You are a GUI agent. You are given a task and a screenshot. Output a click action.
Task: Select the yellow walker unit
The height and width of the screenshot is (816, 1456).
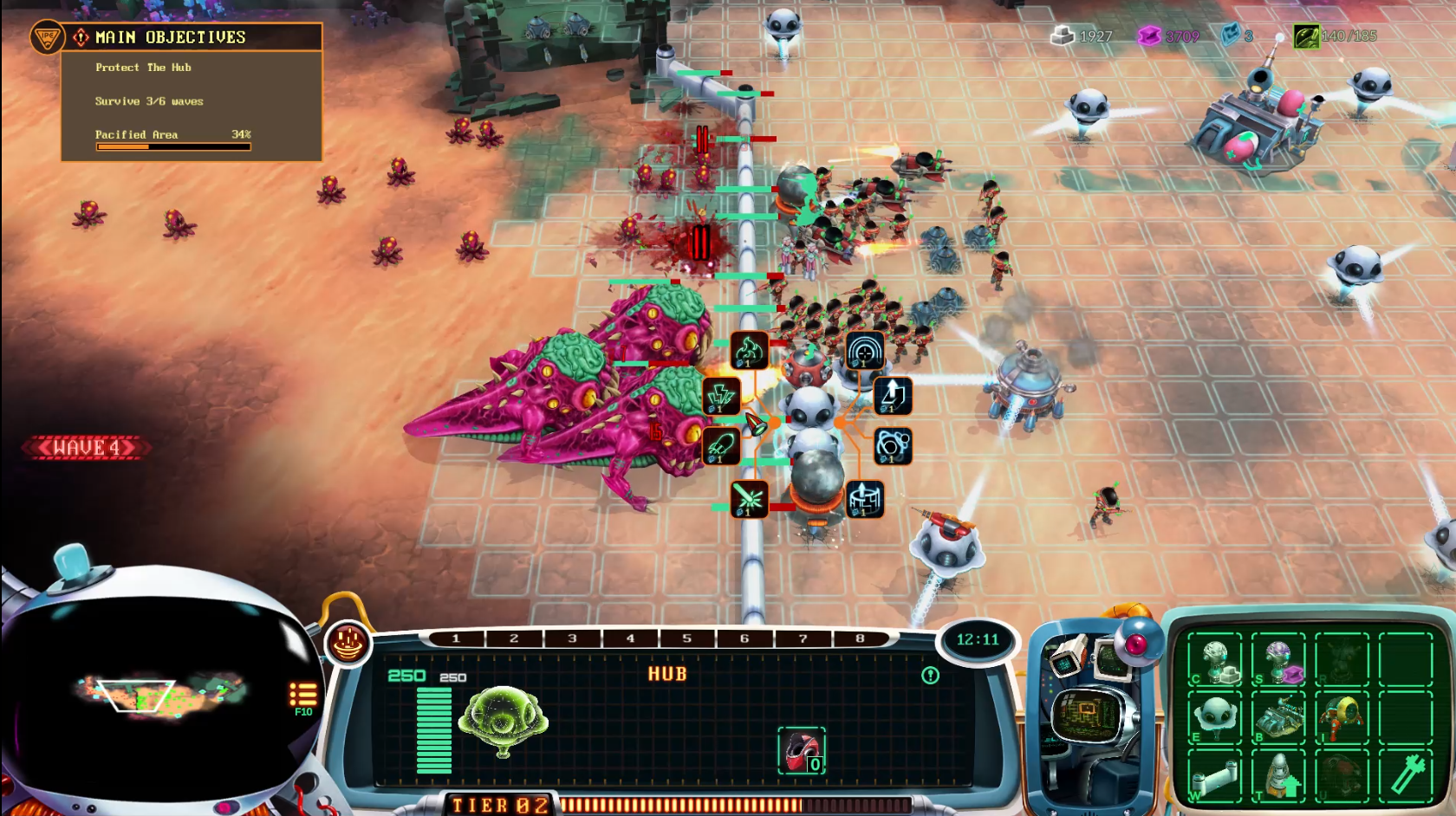[x=1342, y=718]
